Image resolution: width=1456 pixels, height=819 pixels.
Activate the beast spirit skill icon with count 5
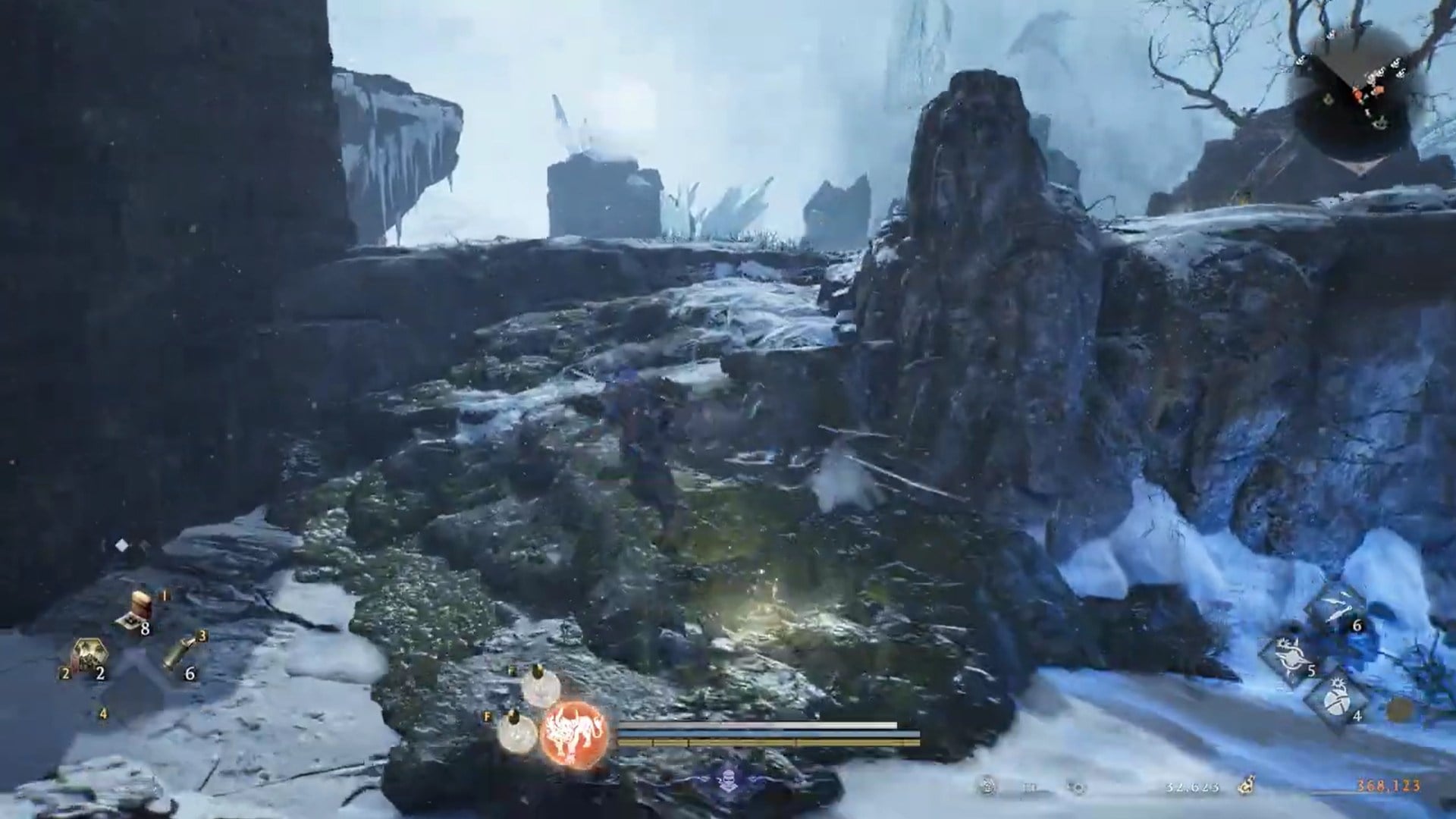pyautogui.click(x=1289, y=654)
